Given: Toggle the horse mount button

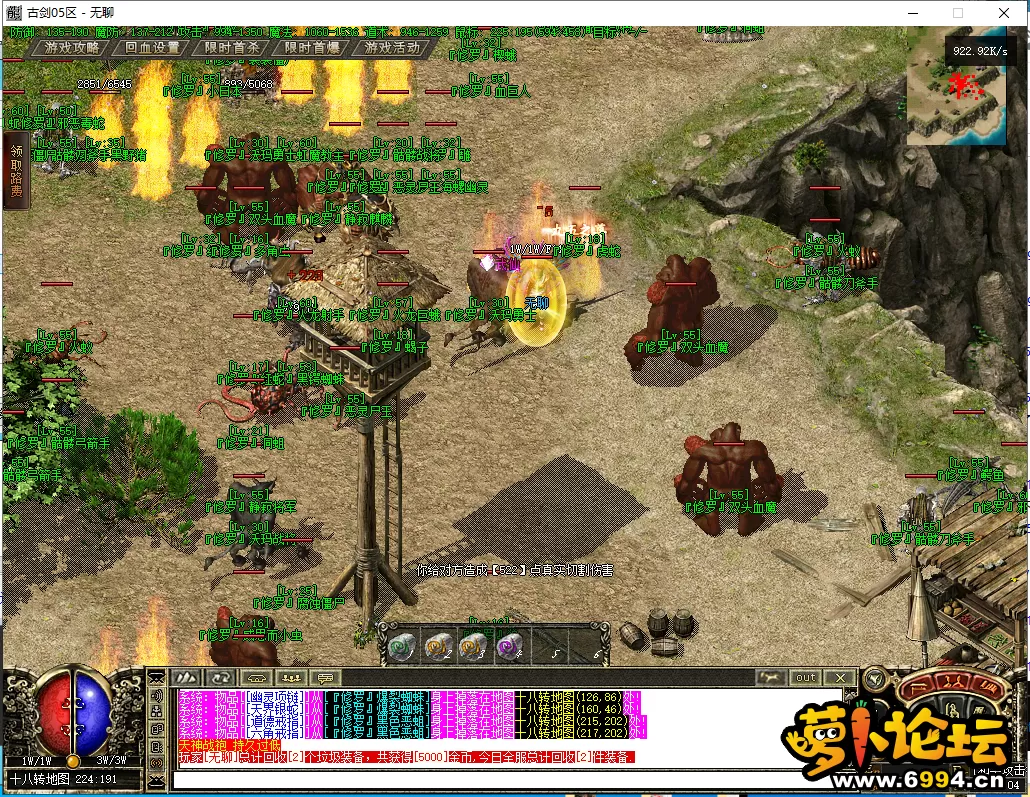Looking at the screenshot, I should pos(772,677).
